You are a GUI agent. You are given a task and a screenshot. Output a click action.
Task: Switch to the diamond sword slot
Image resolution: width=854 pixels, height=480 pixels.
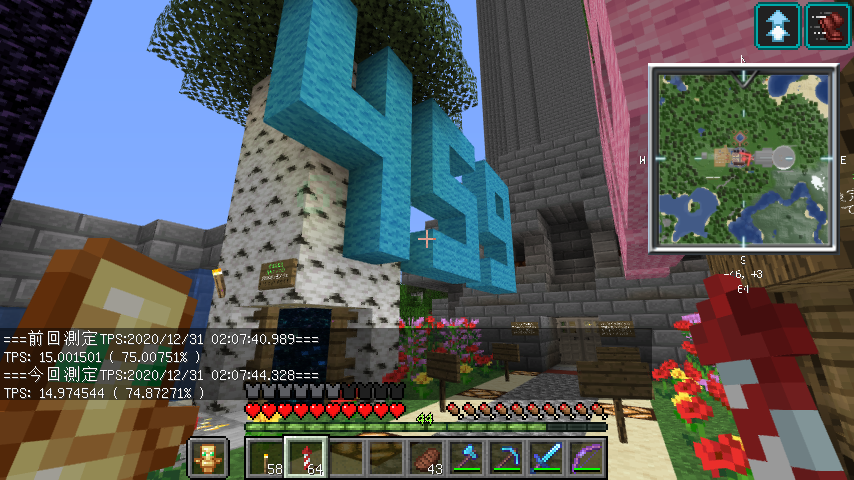tap(546, 458)
